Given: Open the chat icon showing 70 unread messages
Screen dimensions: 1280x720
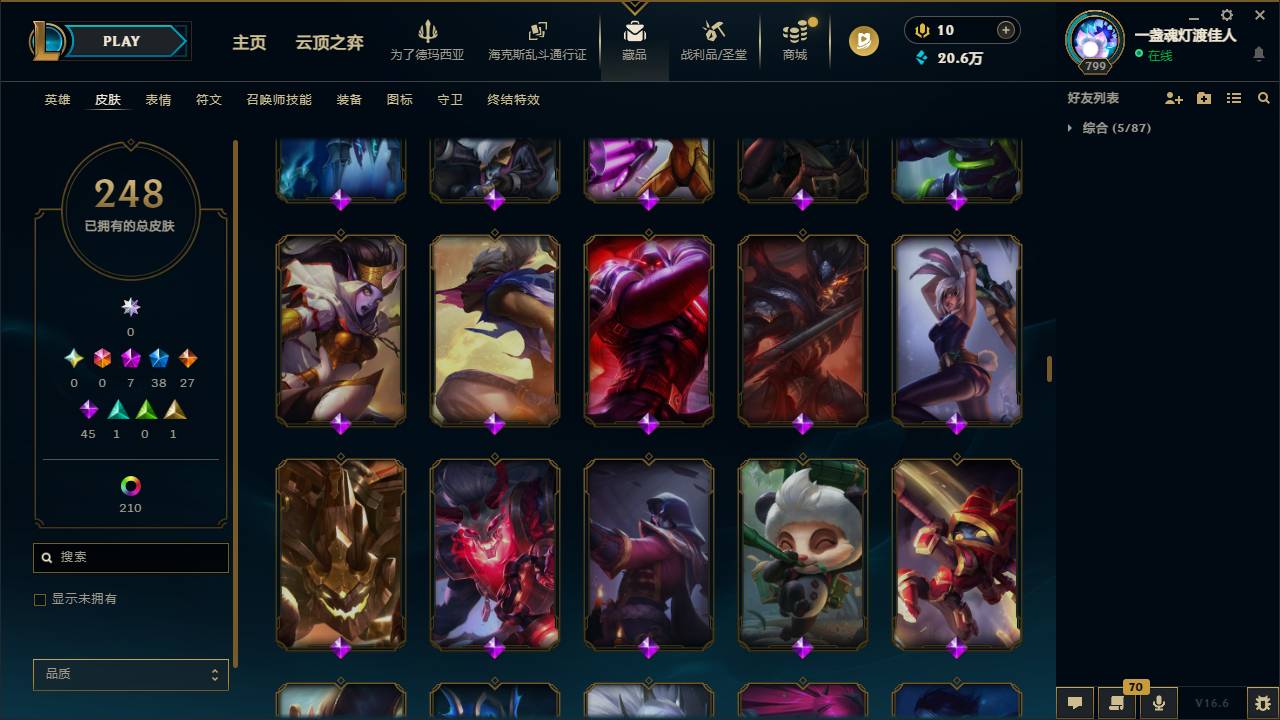Looking at the screenshot, I should click(x=1118, y=702).
